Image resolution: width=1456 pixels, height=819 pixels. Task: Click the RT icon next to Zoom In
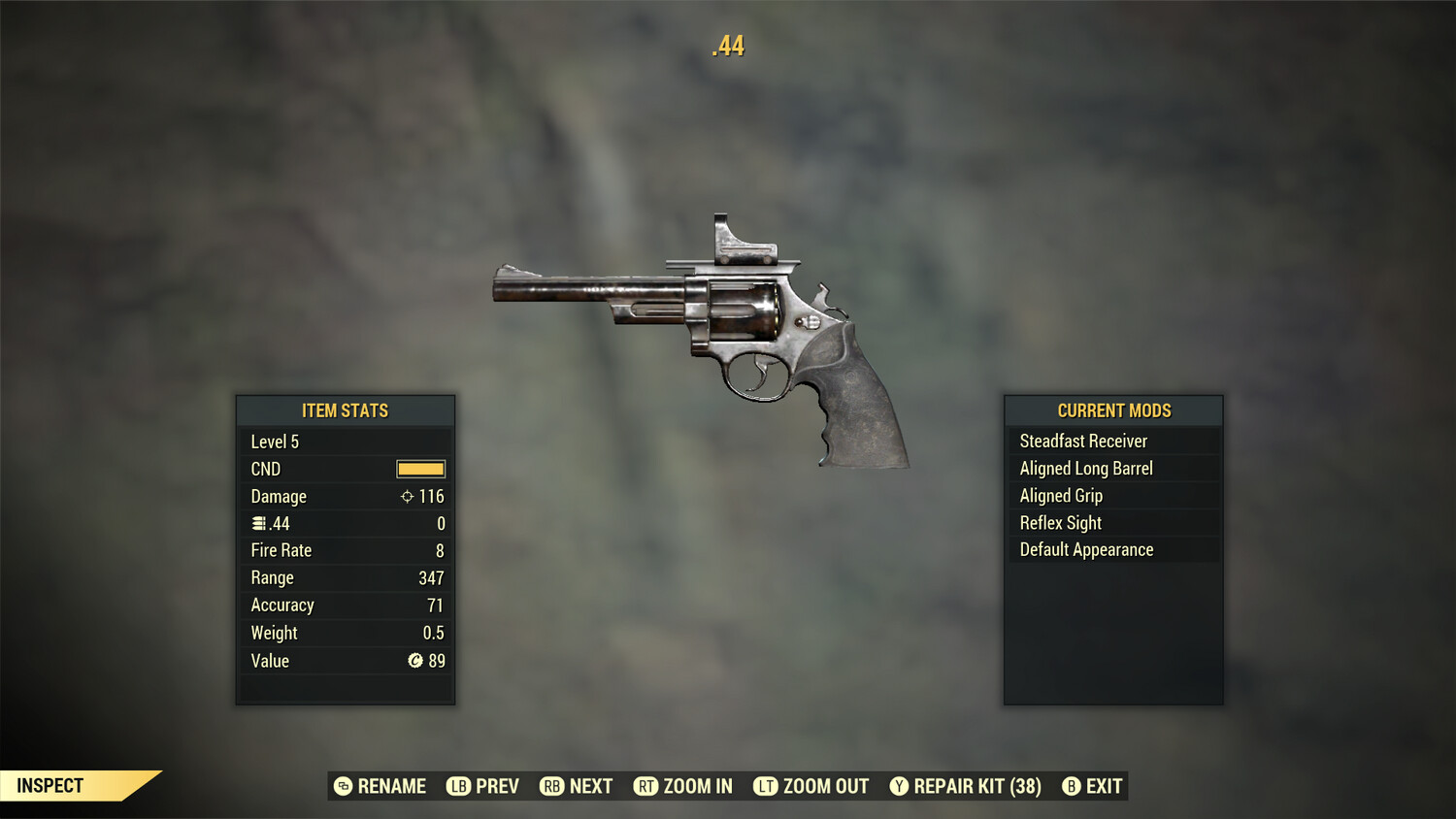pyautogui.click(x=645, y=786)
